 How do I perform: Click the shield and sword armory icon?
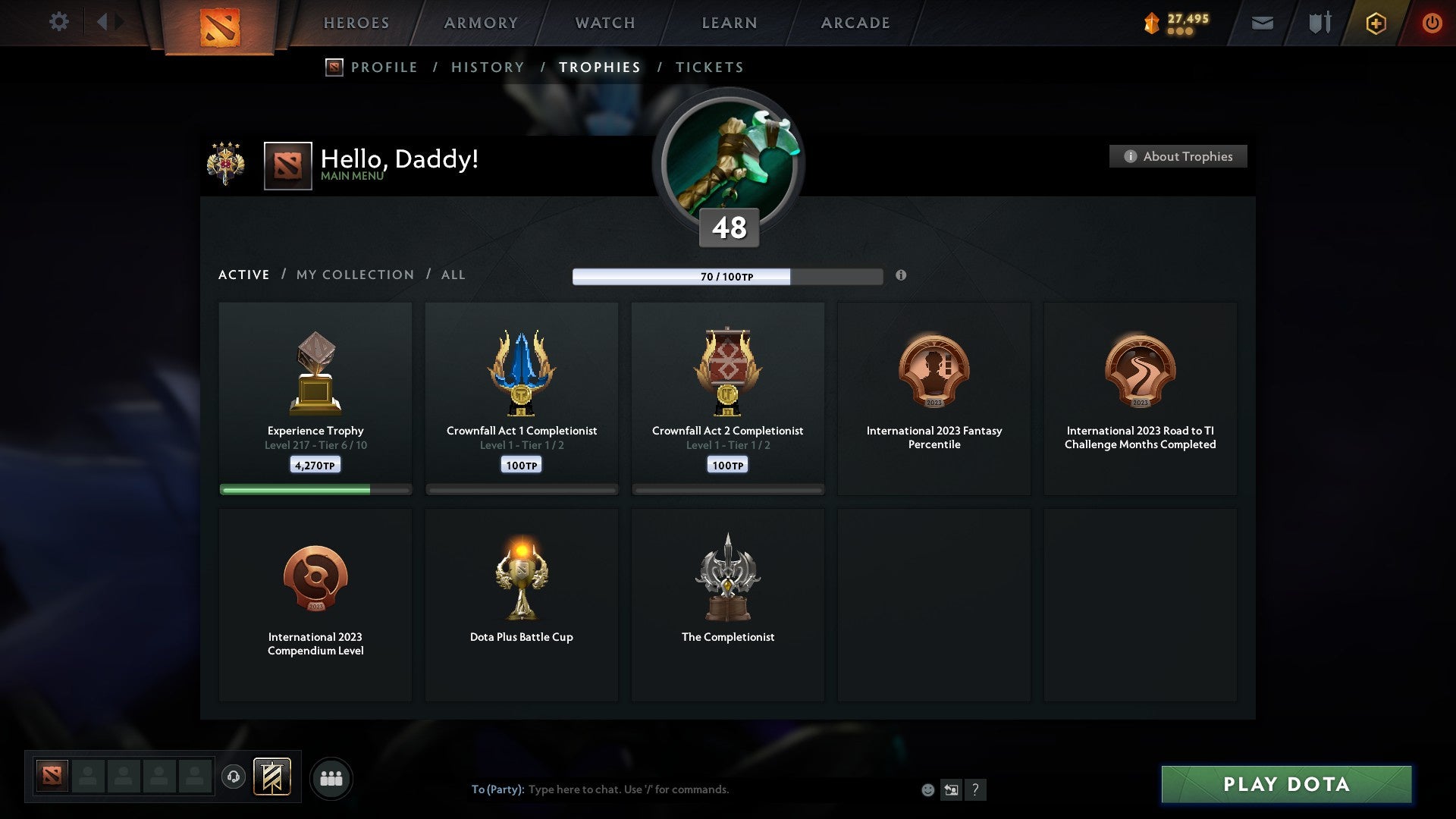point(1318,23)
